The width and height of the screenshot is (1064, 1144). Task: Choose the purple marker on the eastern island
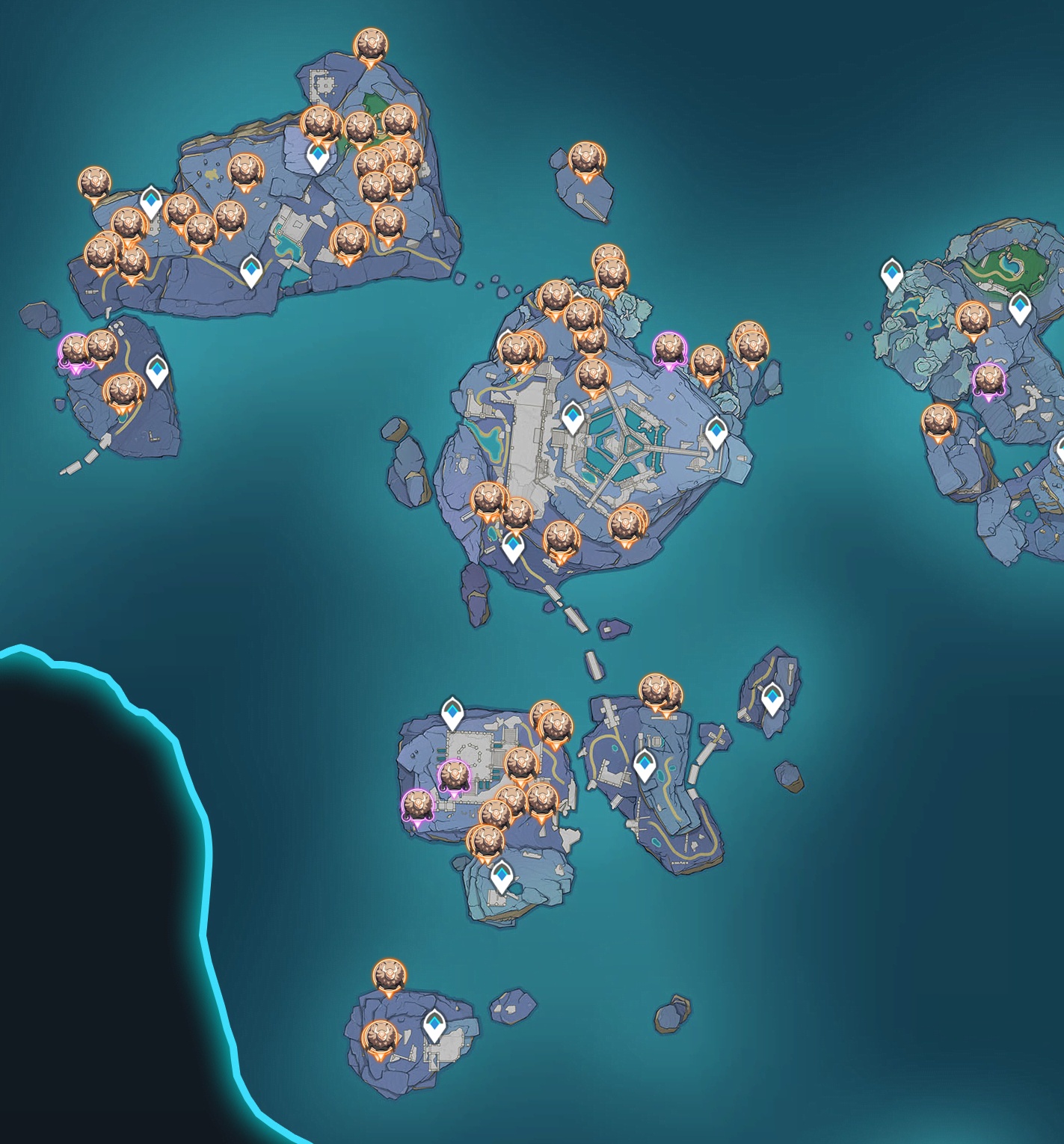click(x=988, y=381)
